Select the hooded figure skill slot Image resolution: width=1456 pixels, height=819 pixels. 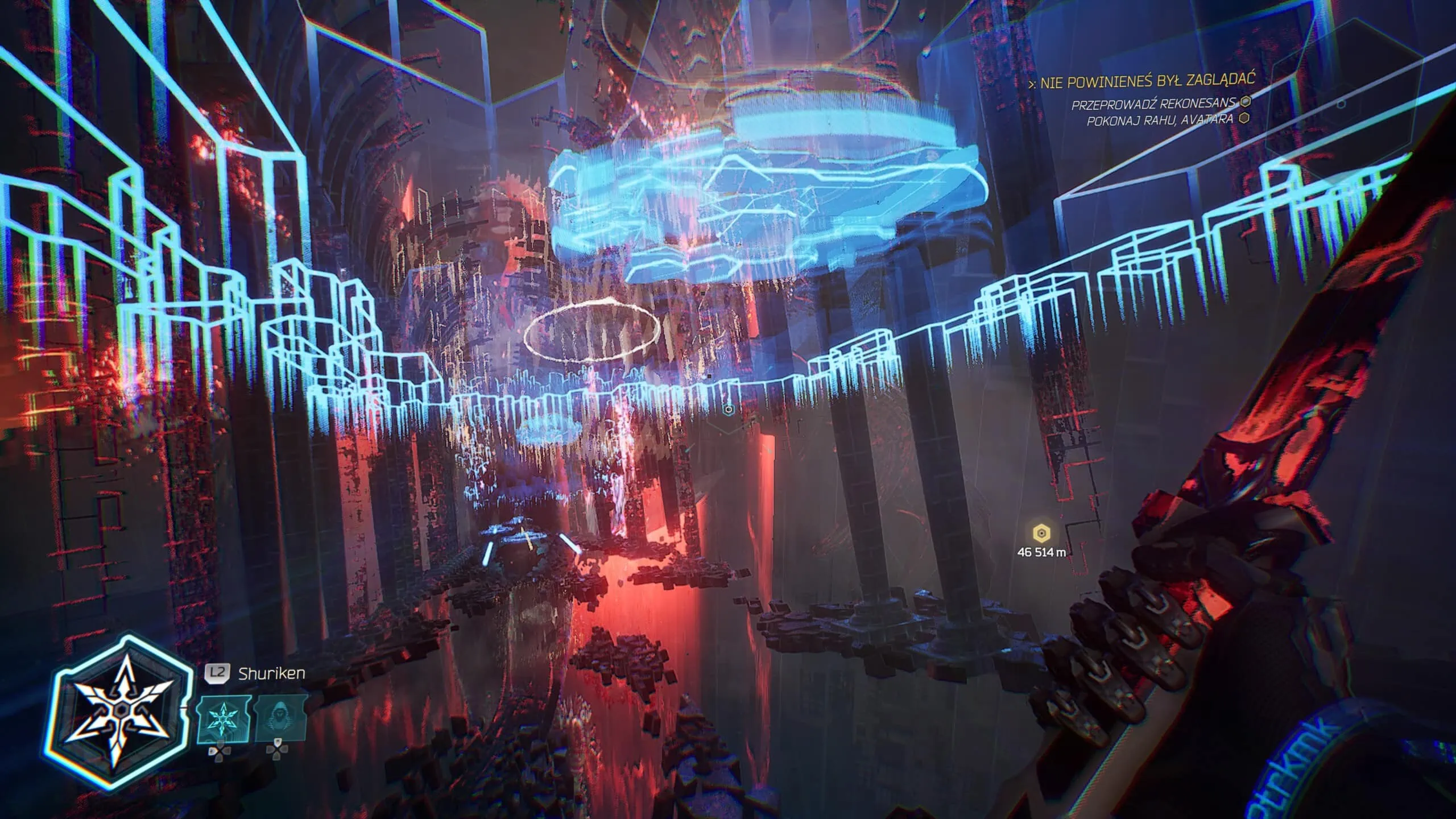click(x=279, y=721)
